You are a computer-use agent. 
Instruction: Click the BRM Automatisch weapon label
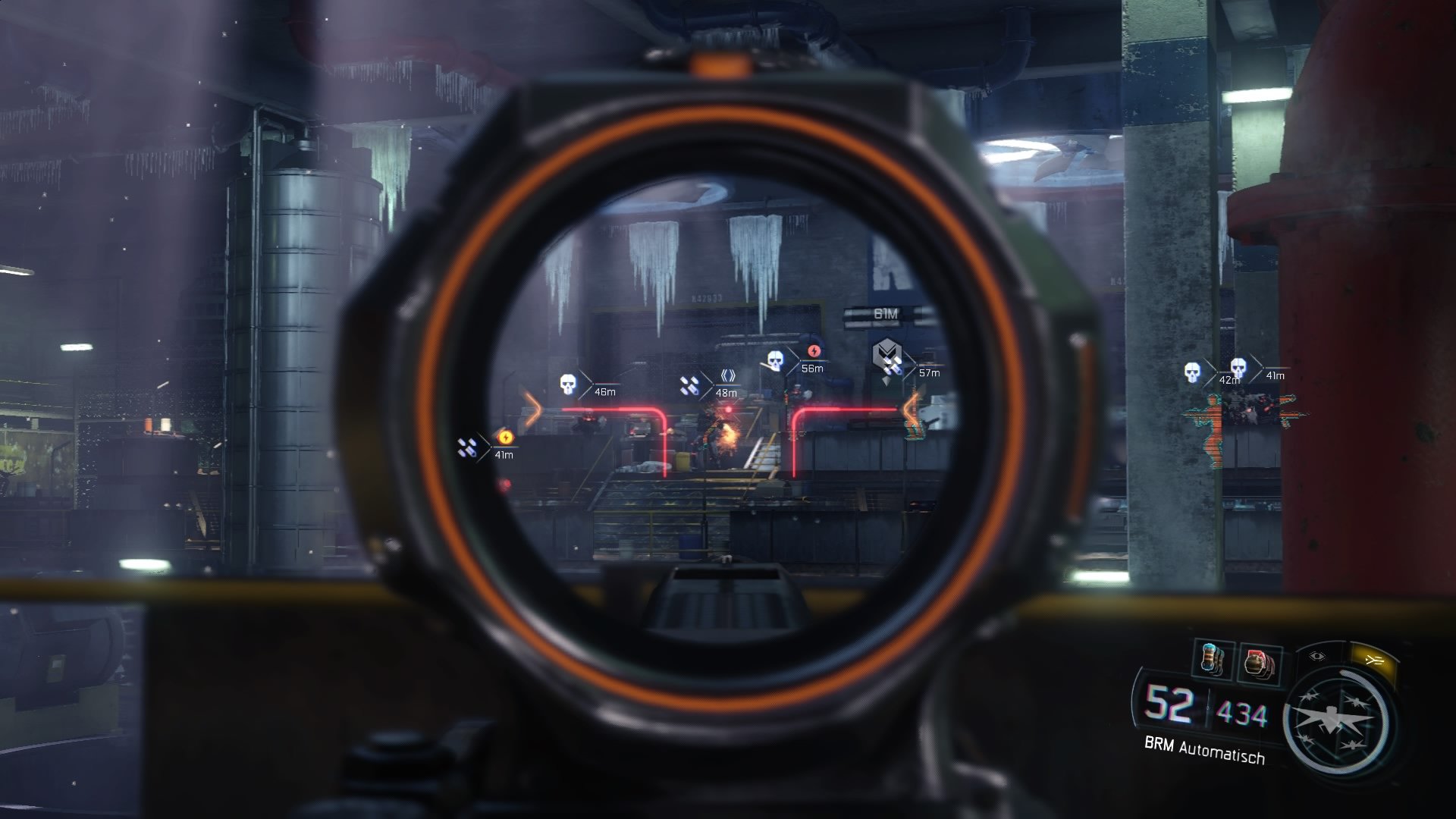tap(1204, 751)
